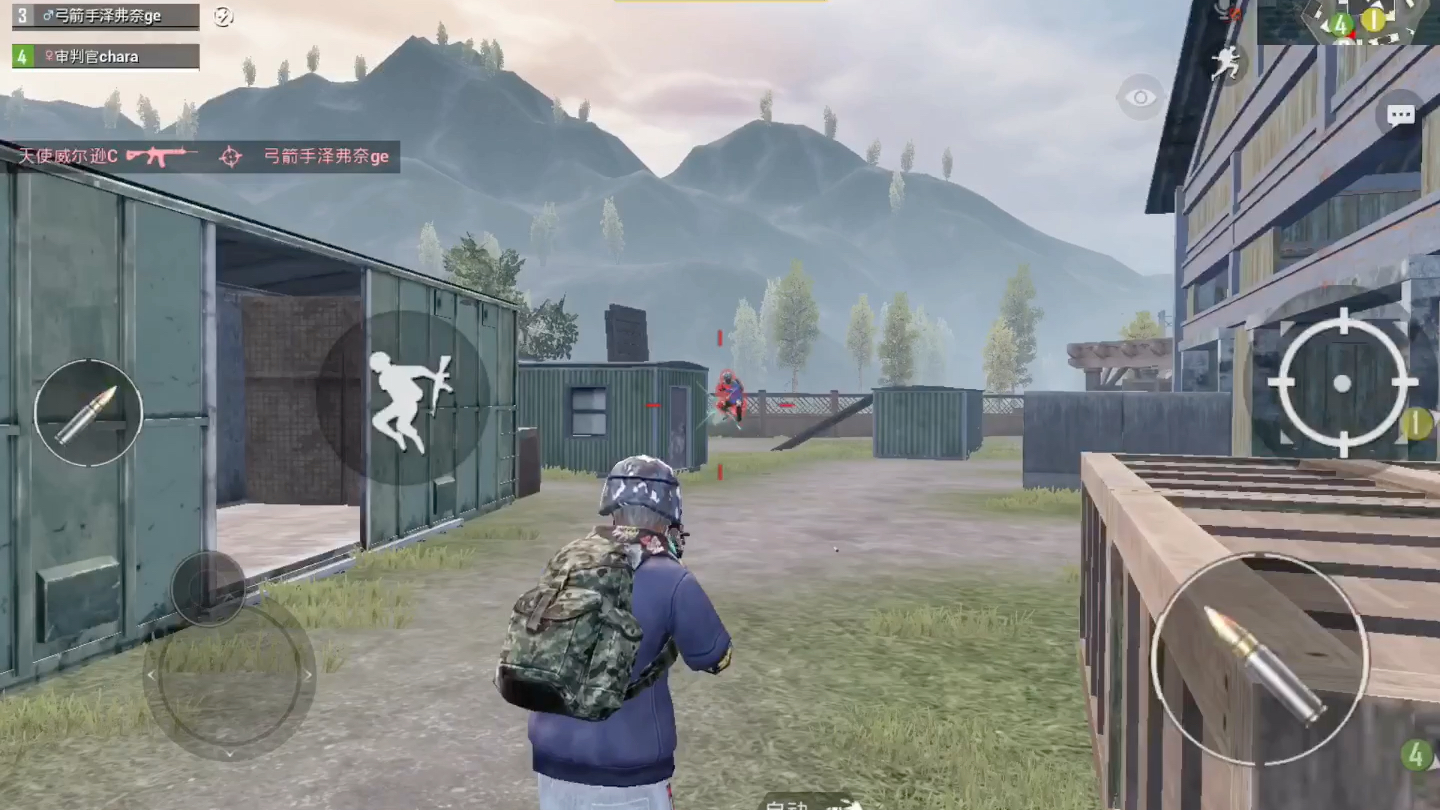The width and height of the screenshot is (1440, 810).
Task: Toggle the aim-down-sights crosshair button
Action: tap(1342, 383)
